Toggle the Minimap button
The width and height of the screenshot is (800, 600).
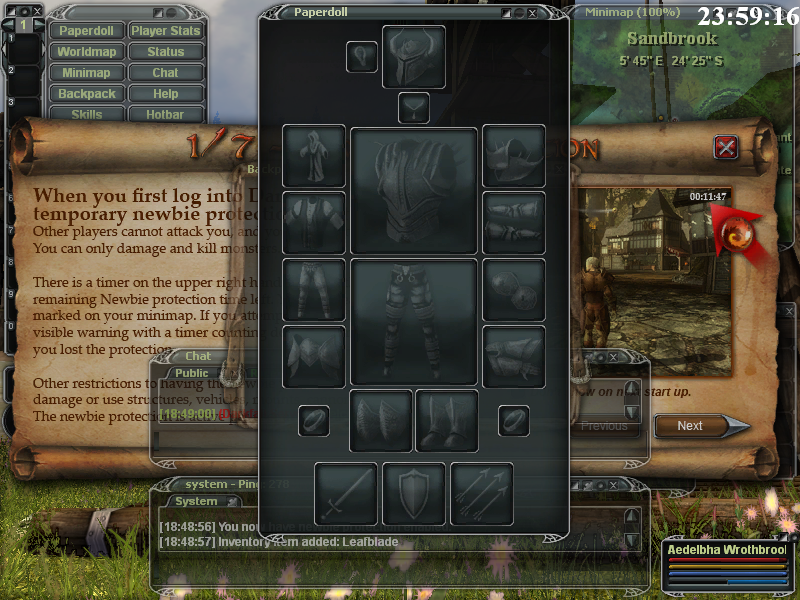coord(86,72)
